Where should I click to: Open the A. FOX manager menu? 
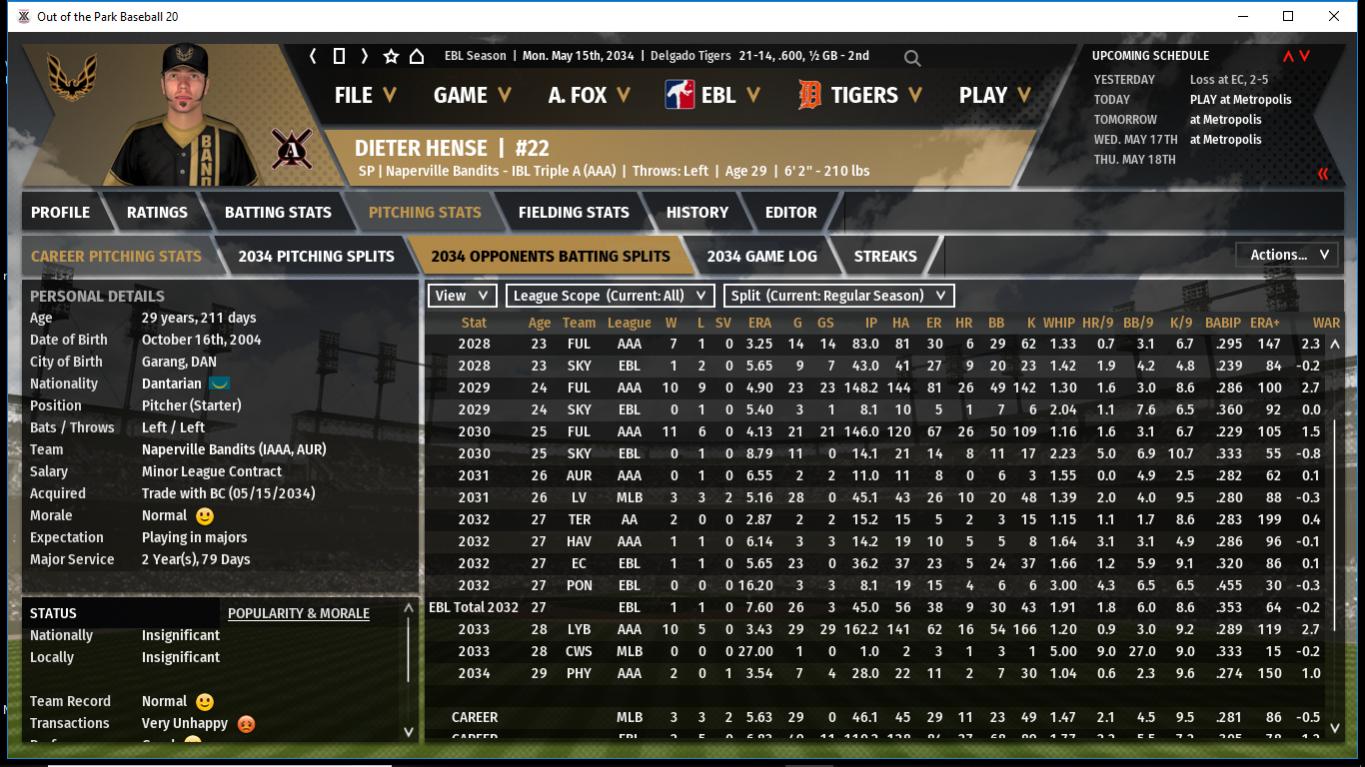pos(589,95)
